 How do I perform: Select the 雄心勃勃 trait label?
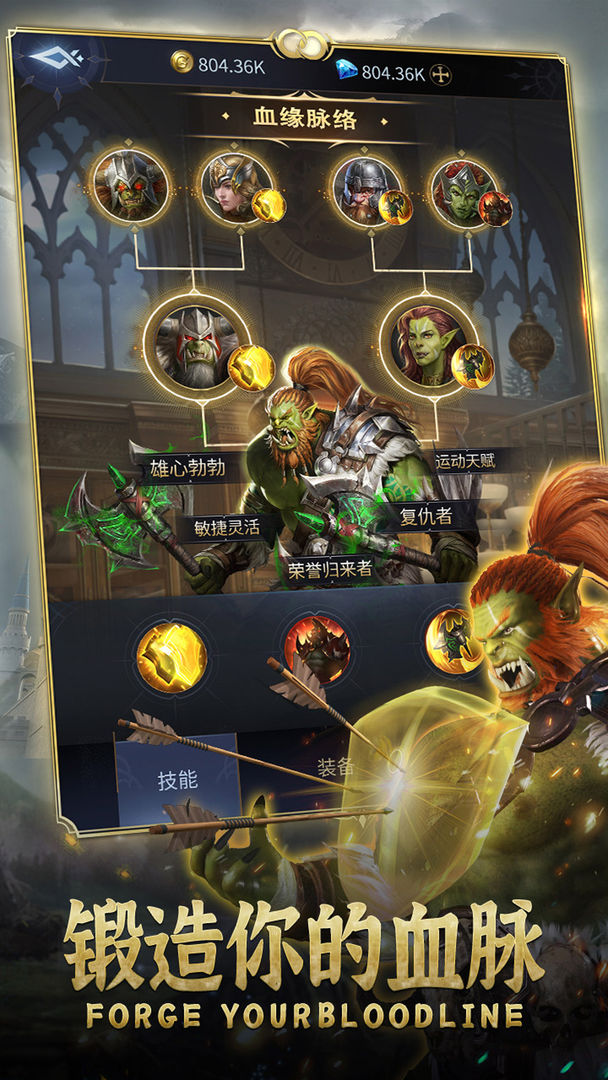pos(188,468)
